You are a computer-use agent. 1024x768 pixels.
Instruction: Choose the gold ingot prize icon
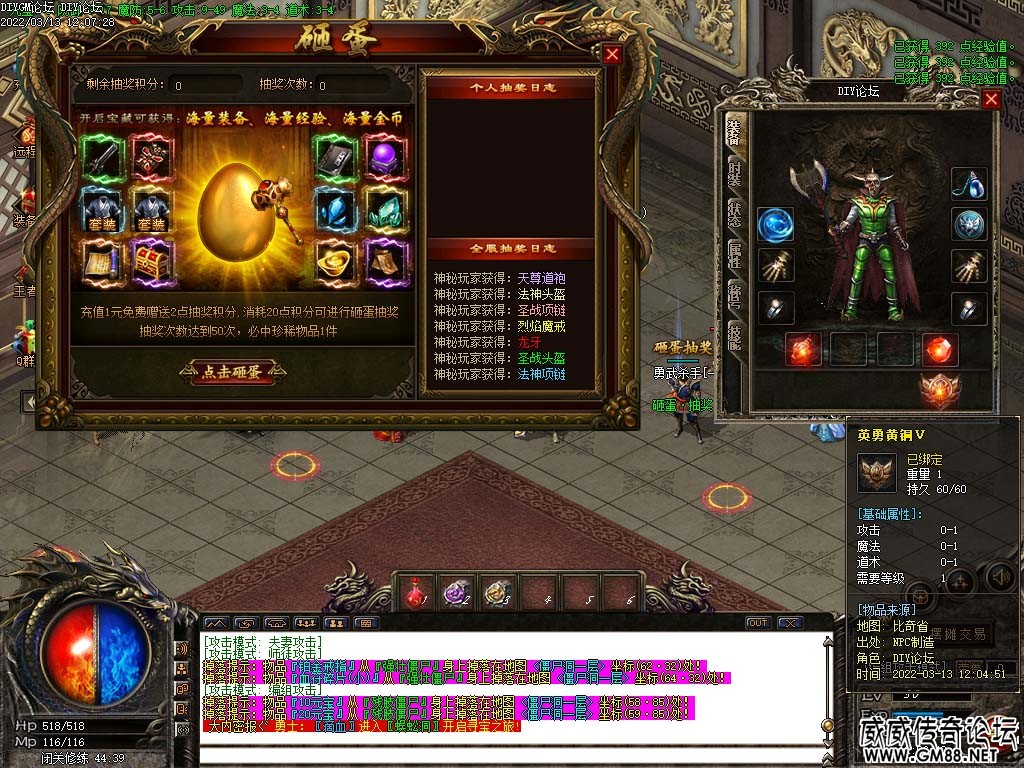tap(335, 263)
